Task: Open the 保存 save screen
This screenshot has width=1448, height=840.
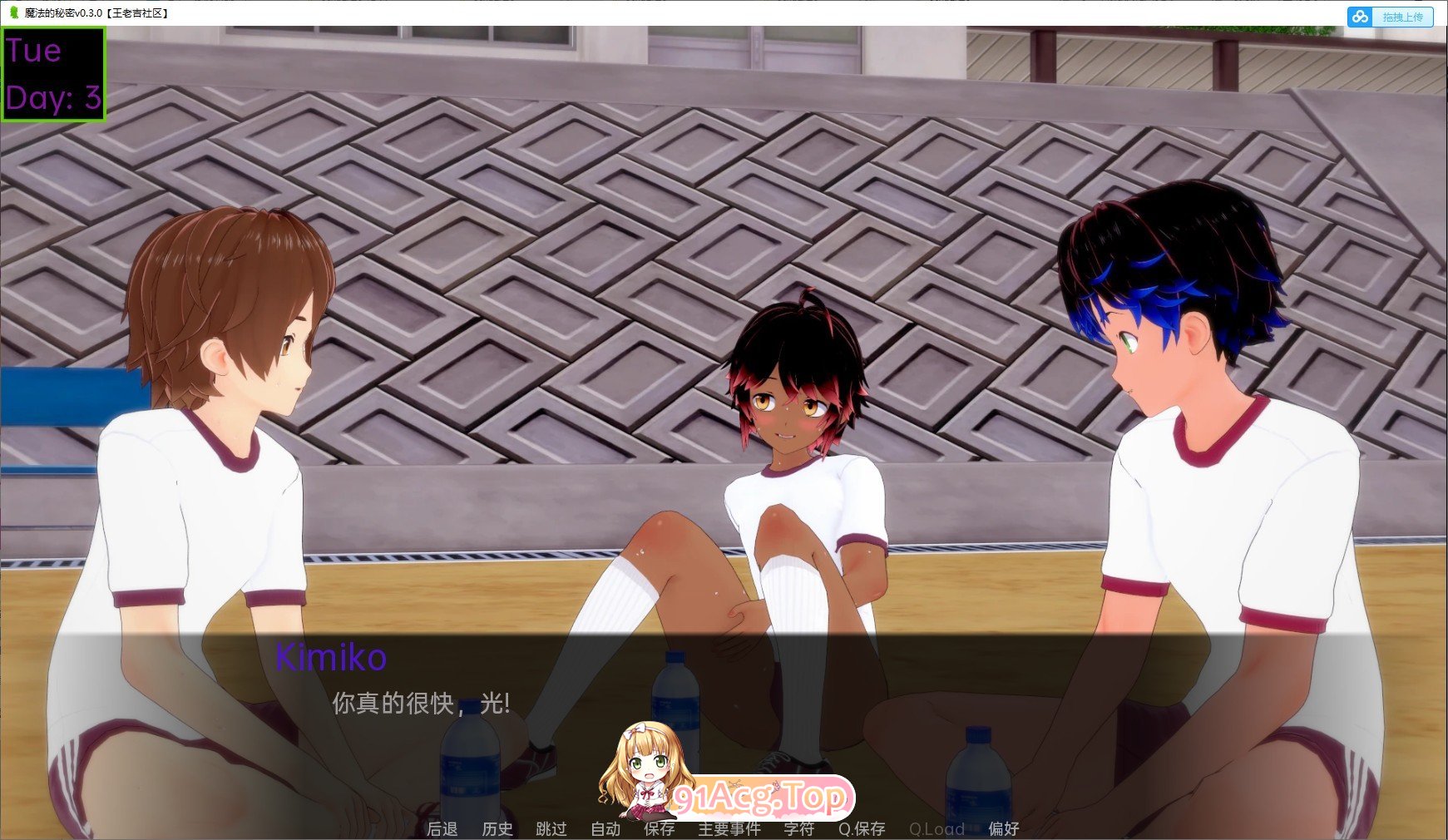Action: click(x=660, y=828)
